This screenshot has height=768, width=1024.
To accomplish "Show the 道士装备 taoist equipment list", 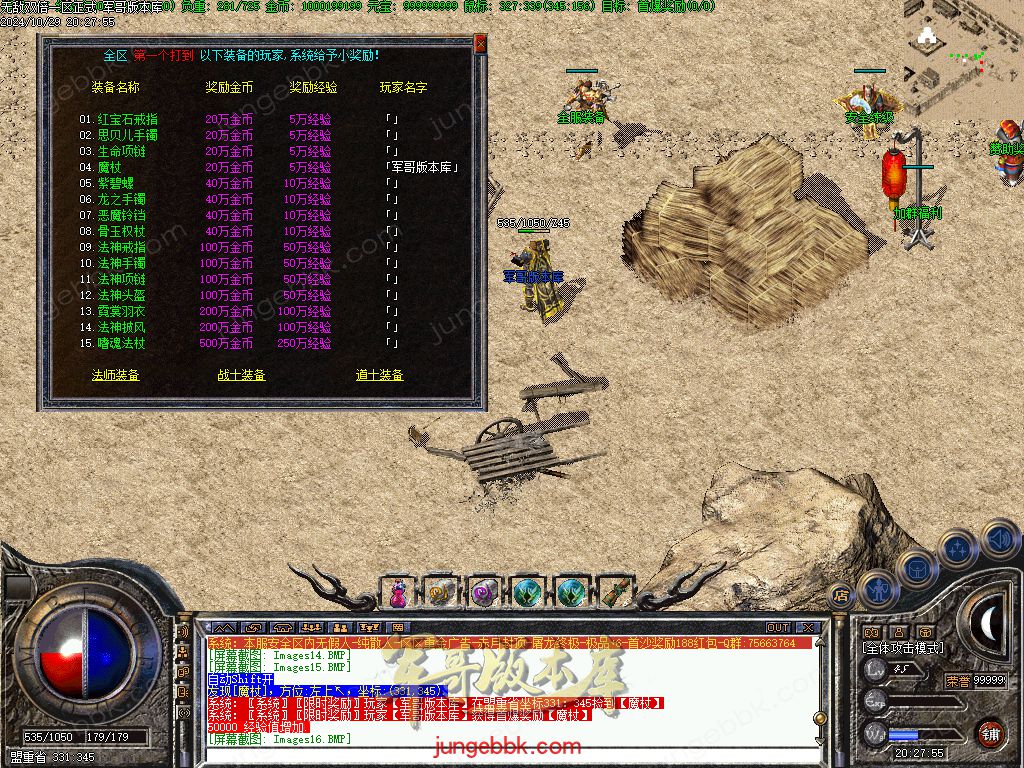I will coord(379,375).
